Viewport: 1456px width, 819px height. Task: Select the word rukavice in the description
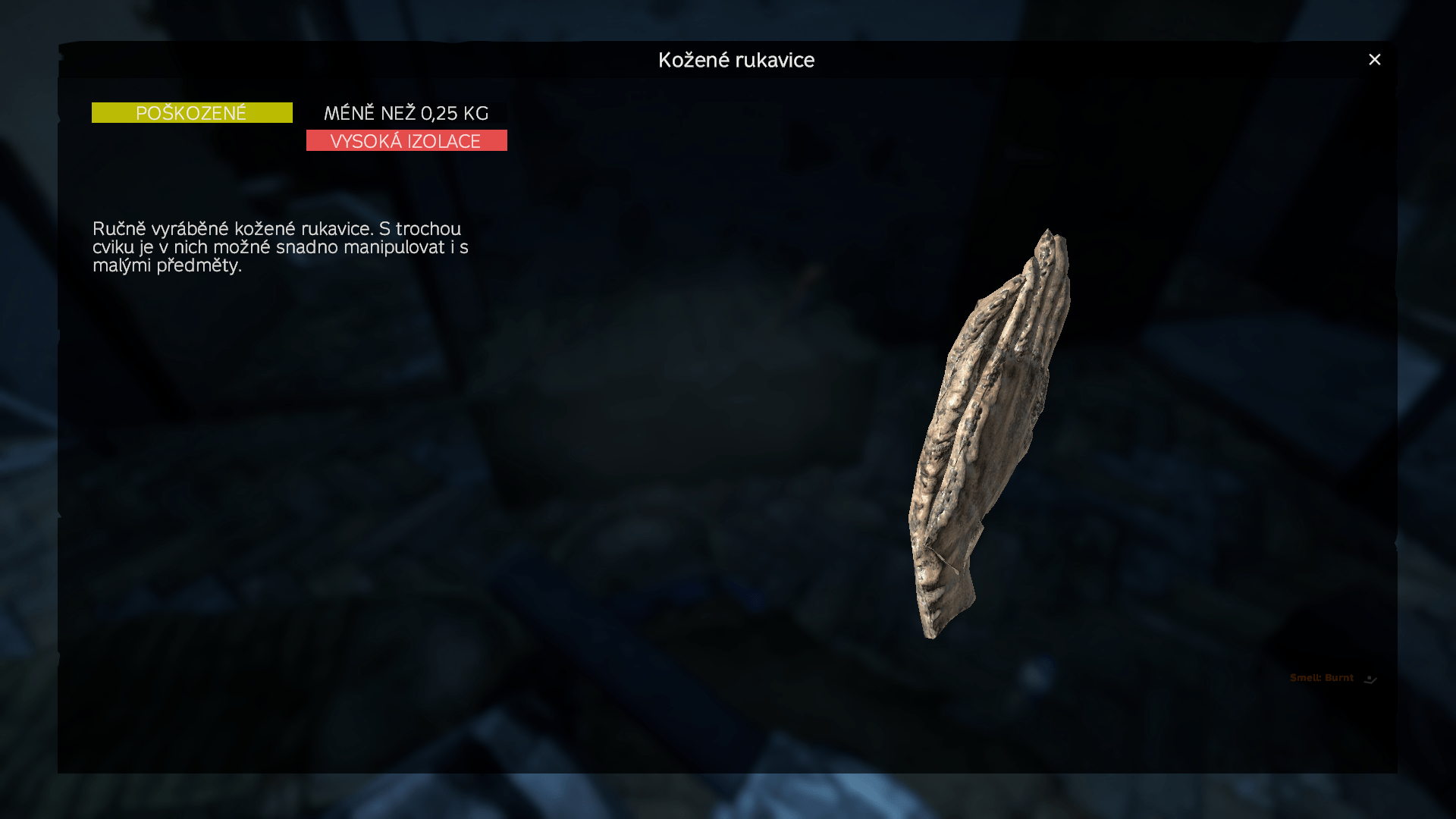(335, 228)
